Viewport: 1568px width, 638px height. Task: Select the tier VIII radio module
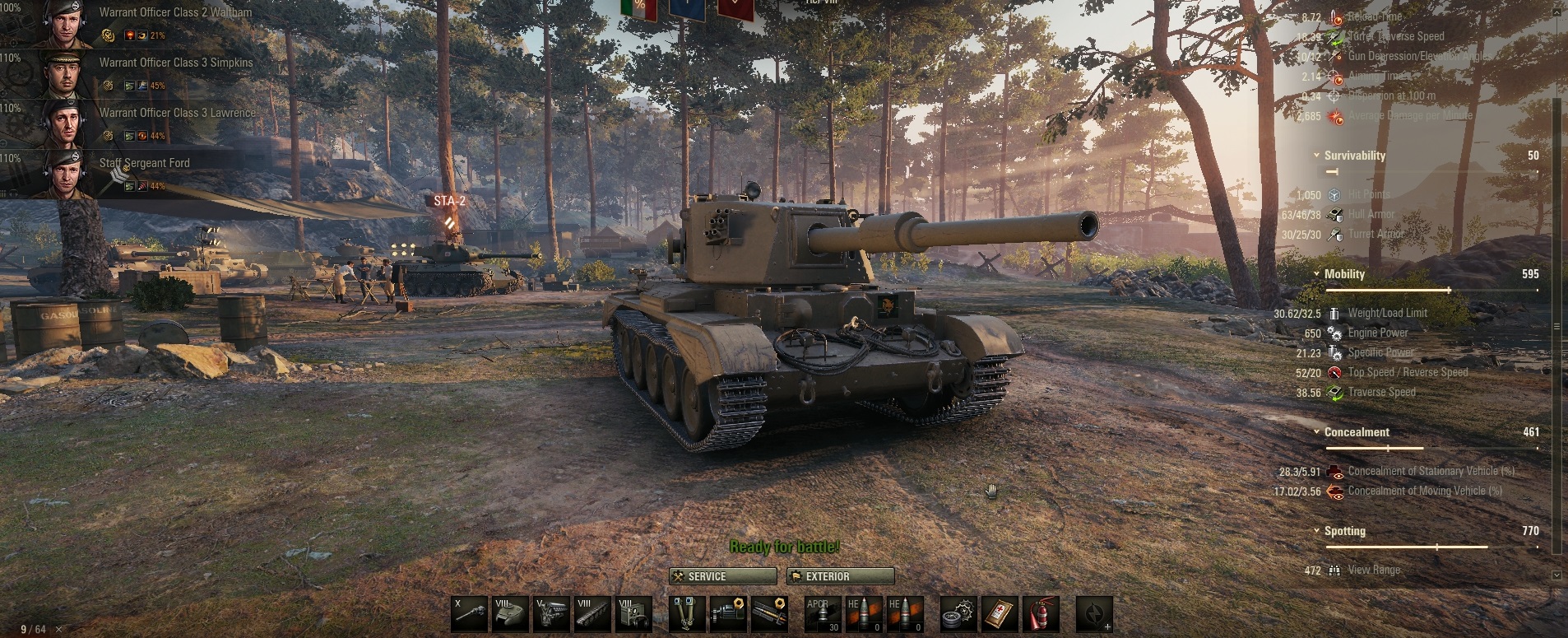pyautogui.click(x=633, y=614)
